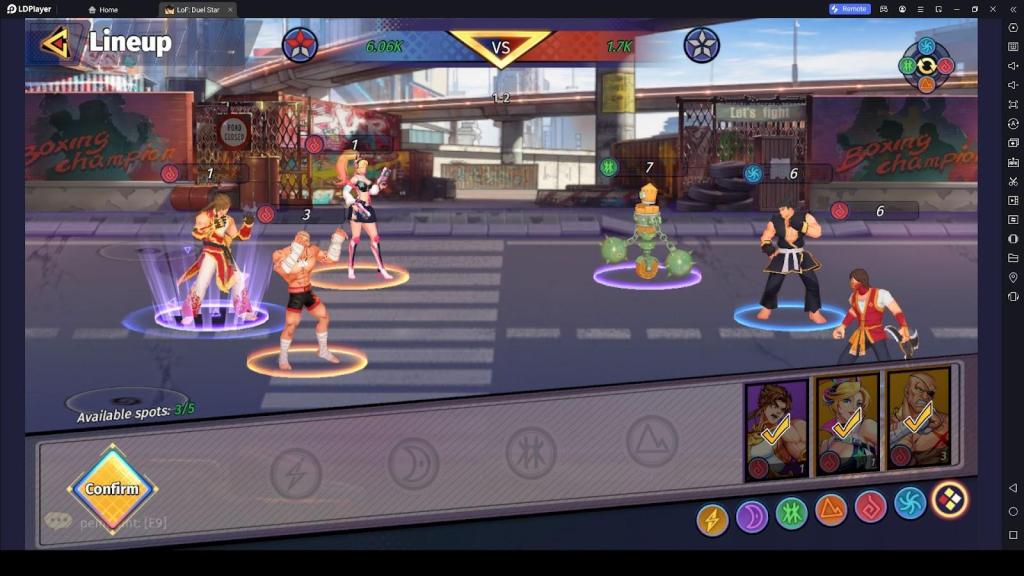Show all elements with the four-color filter
1024x576 pixels.
coord(948,498)
